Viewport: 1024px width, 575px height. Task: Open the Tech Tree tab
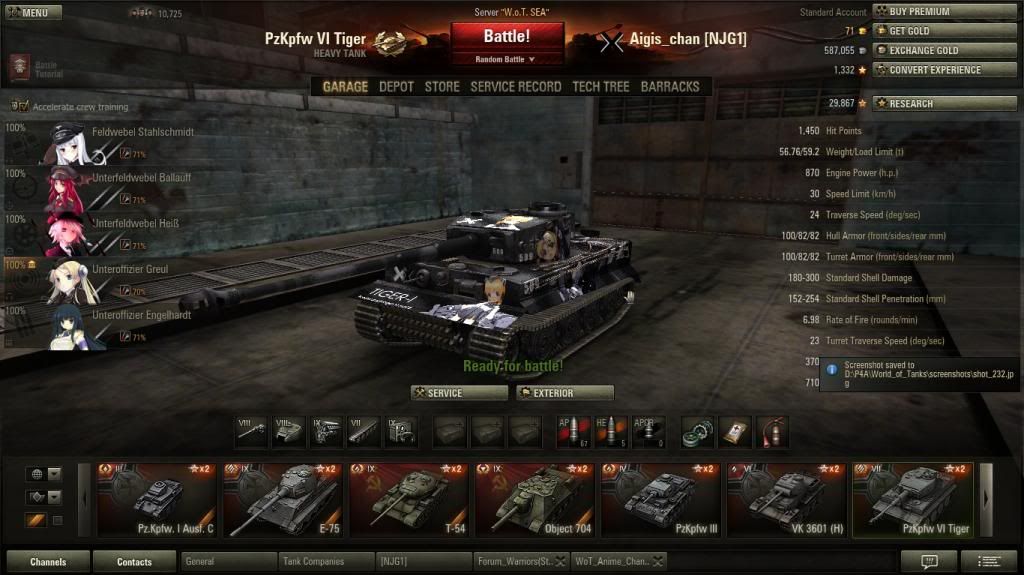click(x=600, y=87)
